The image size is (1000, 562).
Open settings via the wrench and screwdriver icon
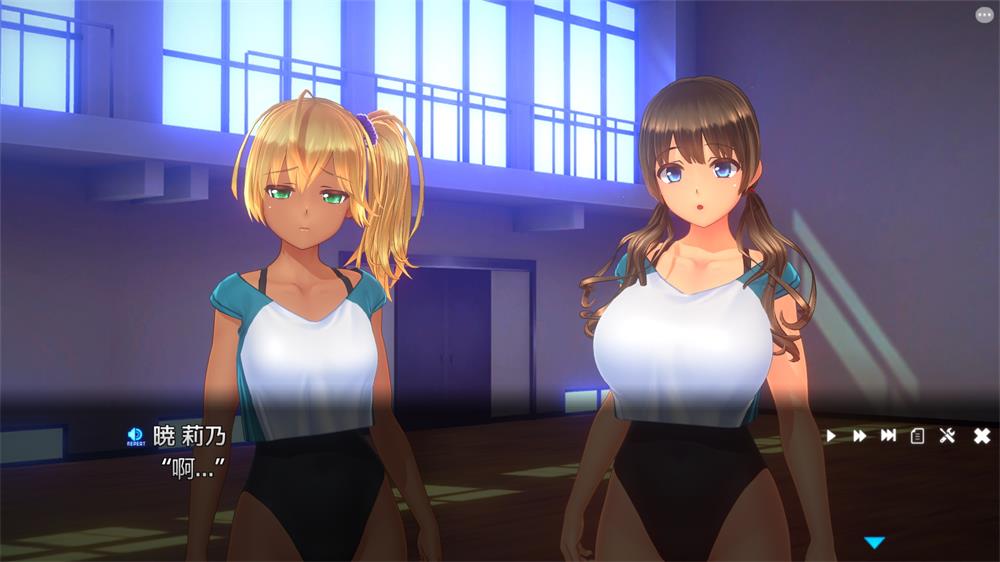tap(948, 435)
